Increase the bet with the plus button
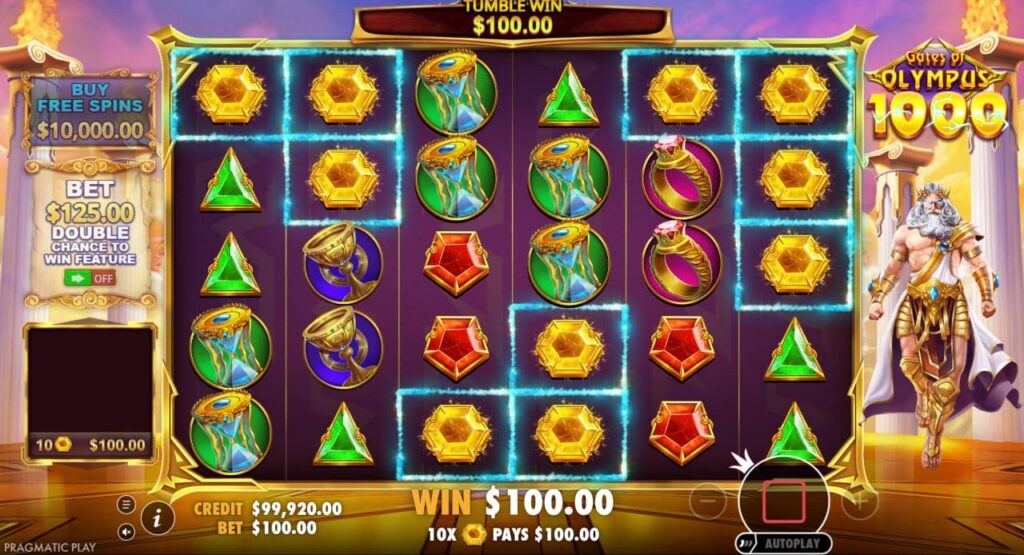This screenshot has width=1024, height=555. pyautogui.click(x=859, y=499)
